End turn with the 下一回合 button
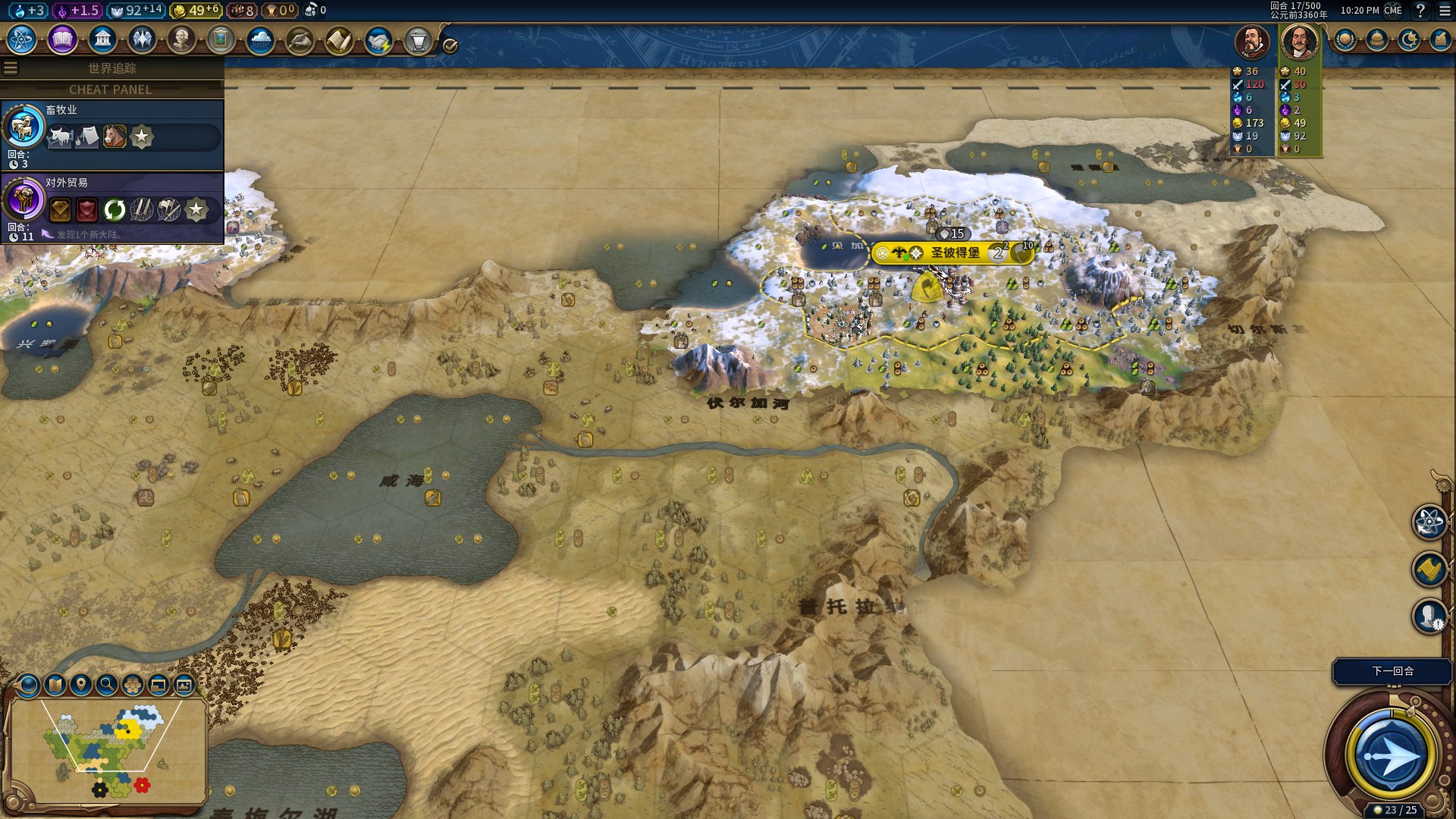 [x=1392, y=671]
